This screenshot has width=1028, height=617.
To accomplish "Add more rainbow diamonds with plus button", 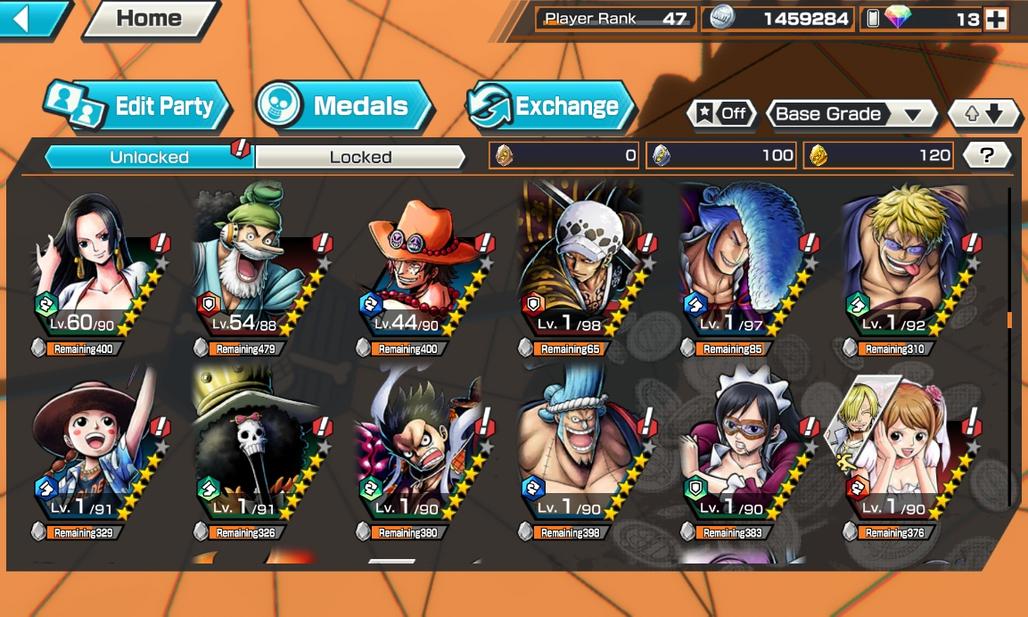I will (x=995, y=19).
